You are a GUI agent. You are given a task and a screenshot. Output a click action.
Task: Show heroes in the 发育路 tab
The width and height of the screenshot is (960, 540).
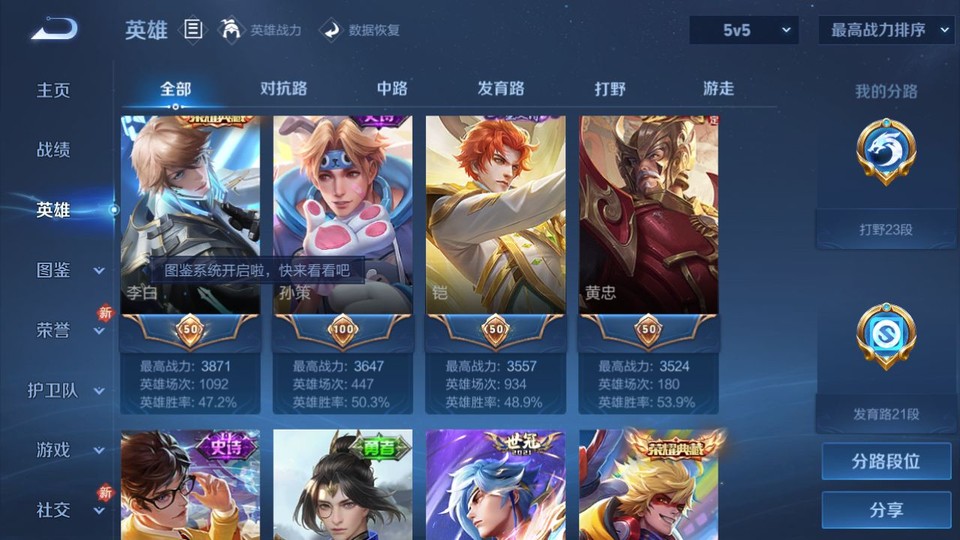pos(501,88)
